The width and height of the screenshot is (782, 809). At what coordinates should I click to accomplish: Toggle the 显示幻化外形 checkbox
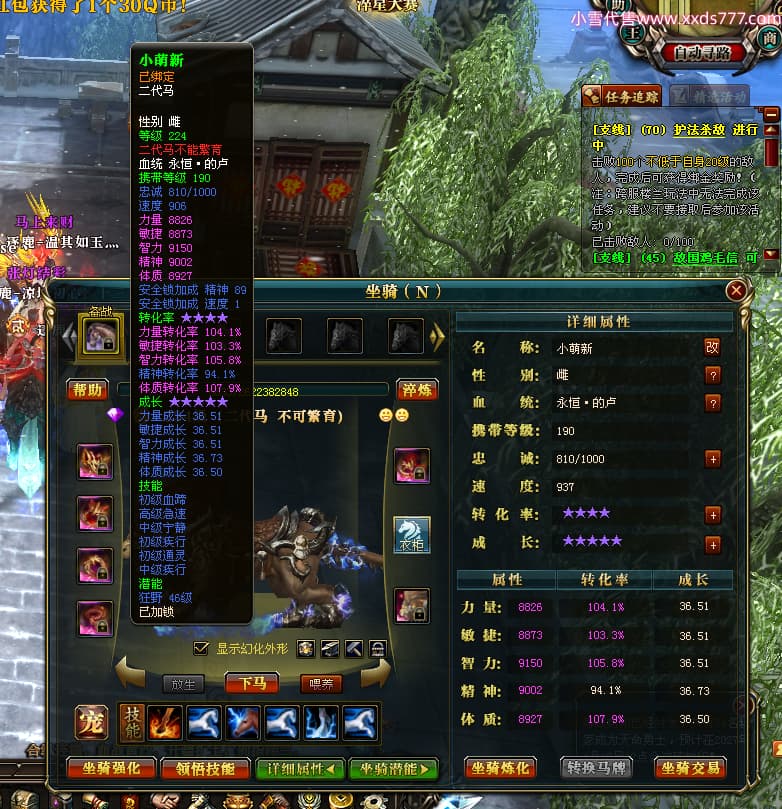click(x=201, y=648)
